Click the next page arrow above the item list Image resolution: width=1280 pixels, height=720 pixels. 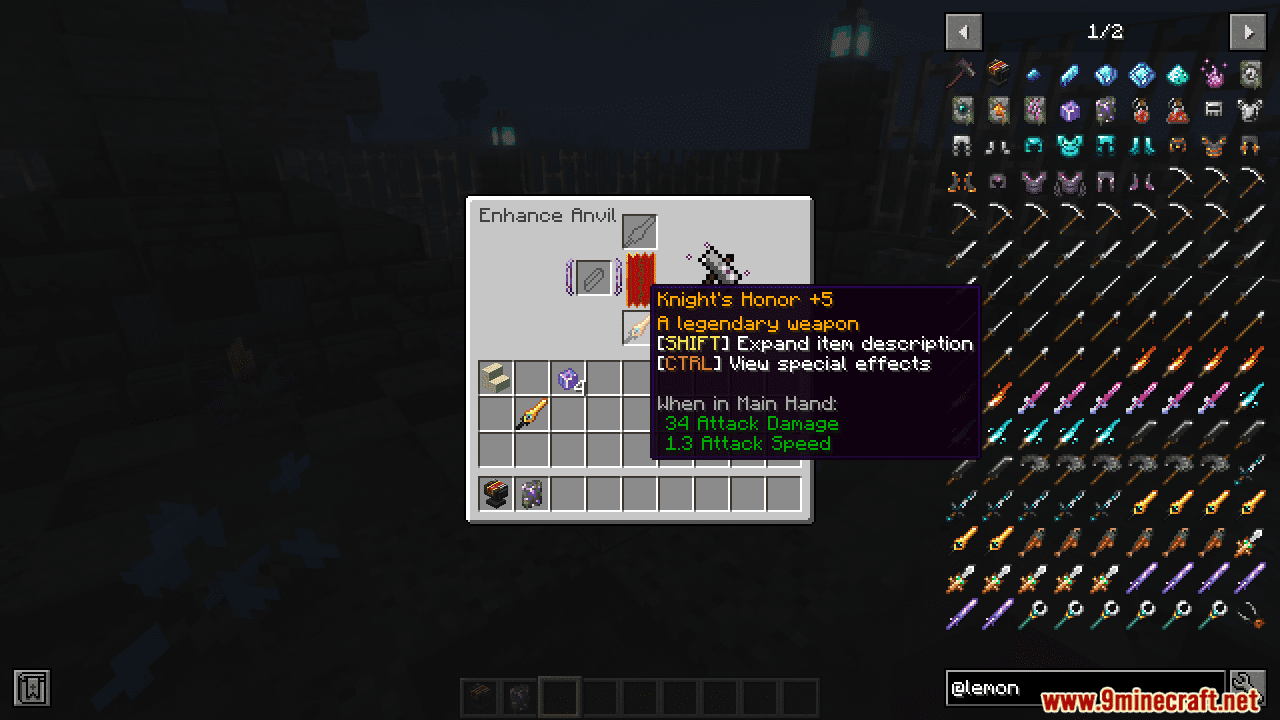pyautogui.click(x=1248, y=32)
